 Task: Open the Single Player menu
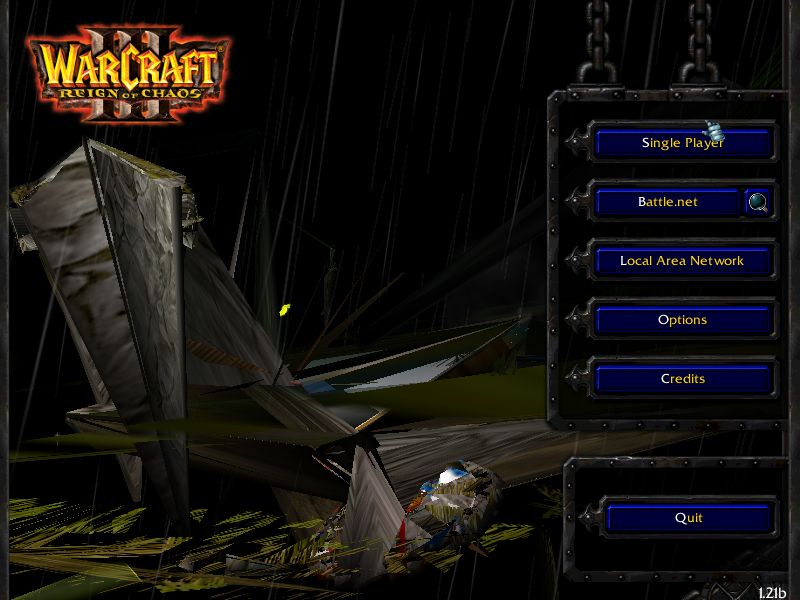point(683,143)
